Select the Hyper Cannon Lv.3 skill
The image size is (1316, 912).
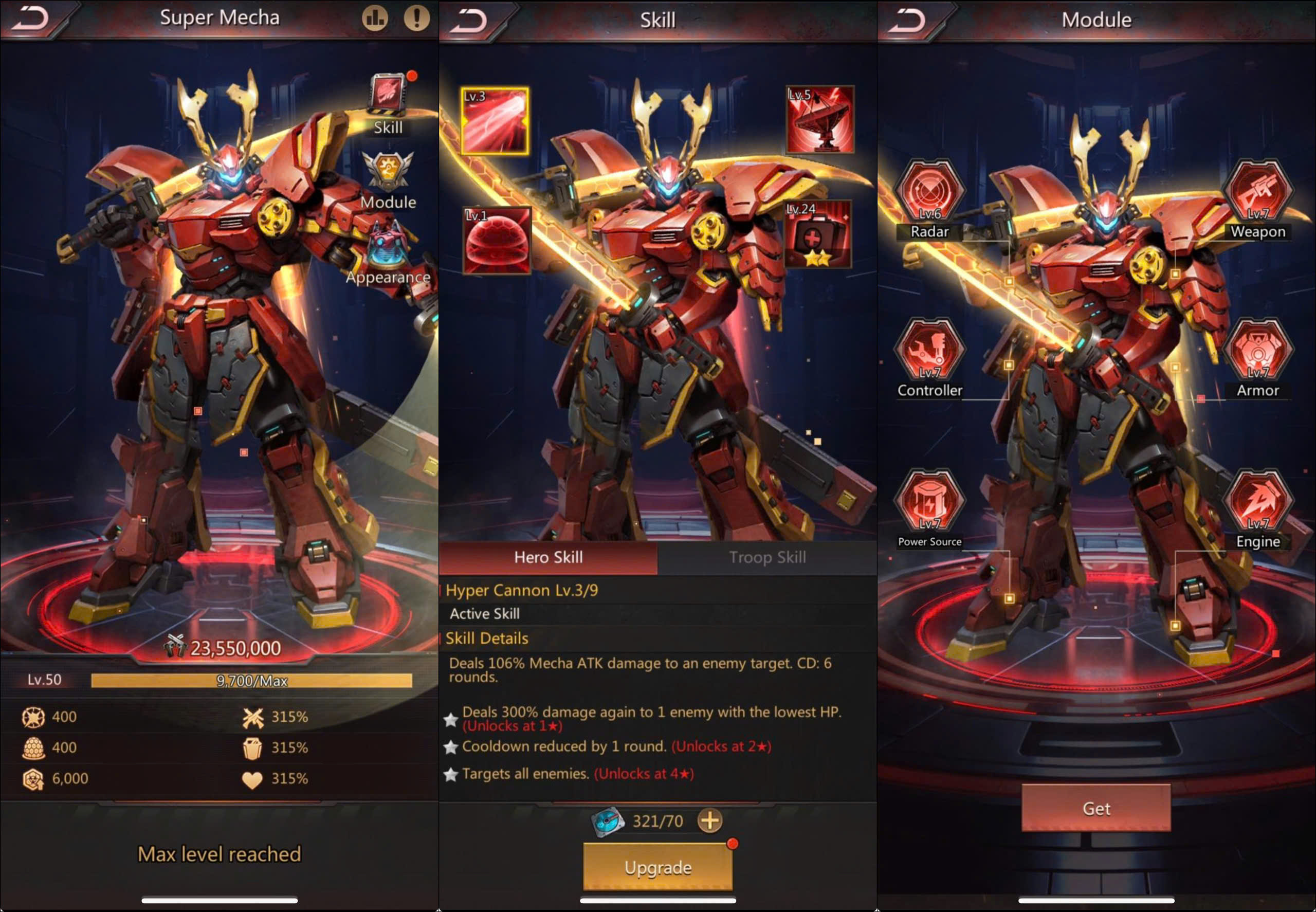(x=495, y=121)
